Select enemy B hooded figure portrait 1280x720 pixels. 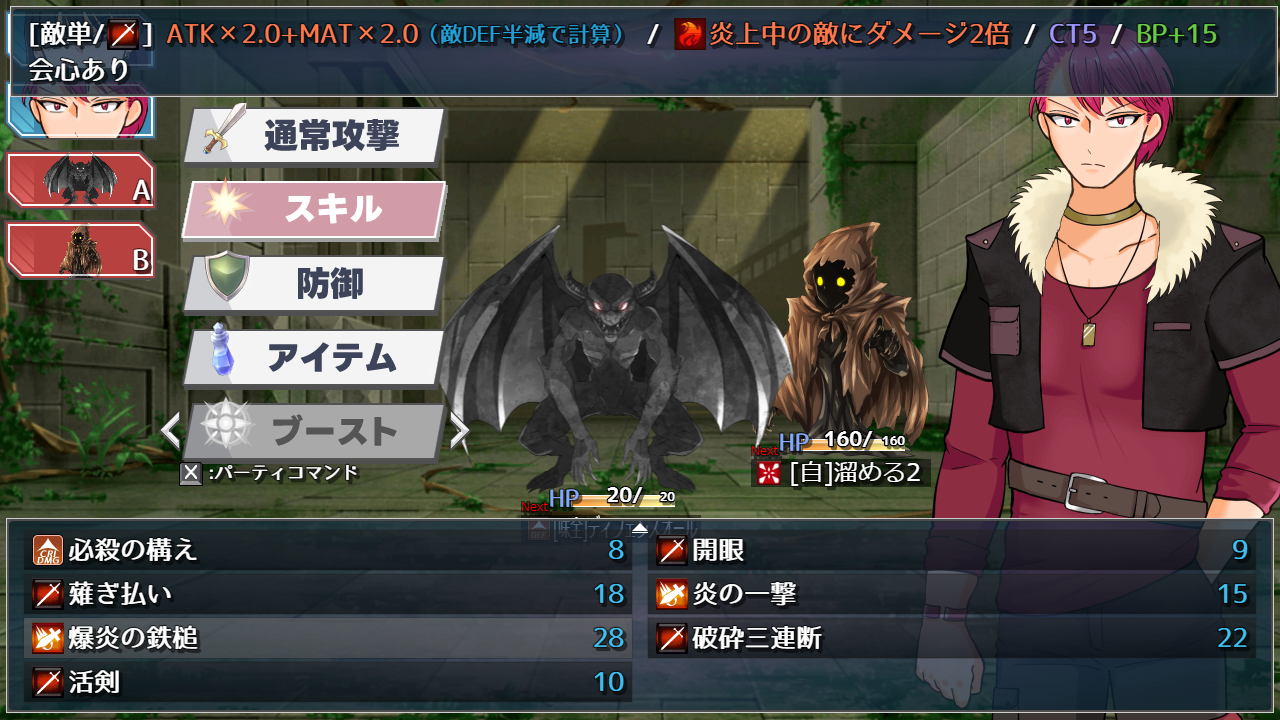(x=80, y=250)
